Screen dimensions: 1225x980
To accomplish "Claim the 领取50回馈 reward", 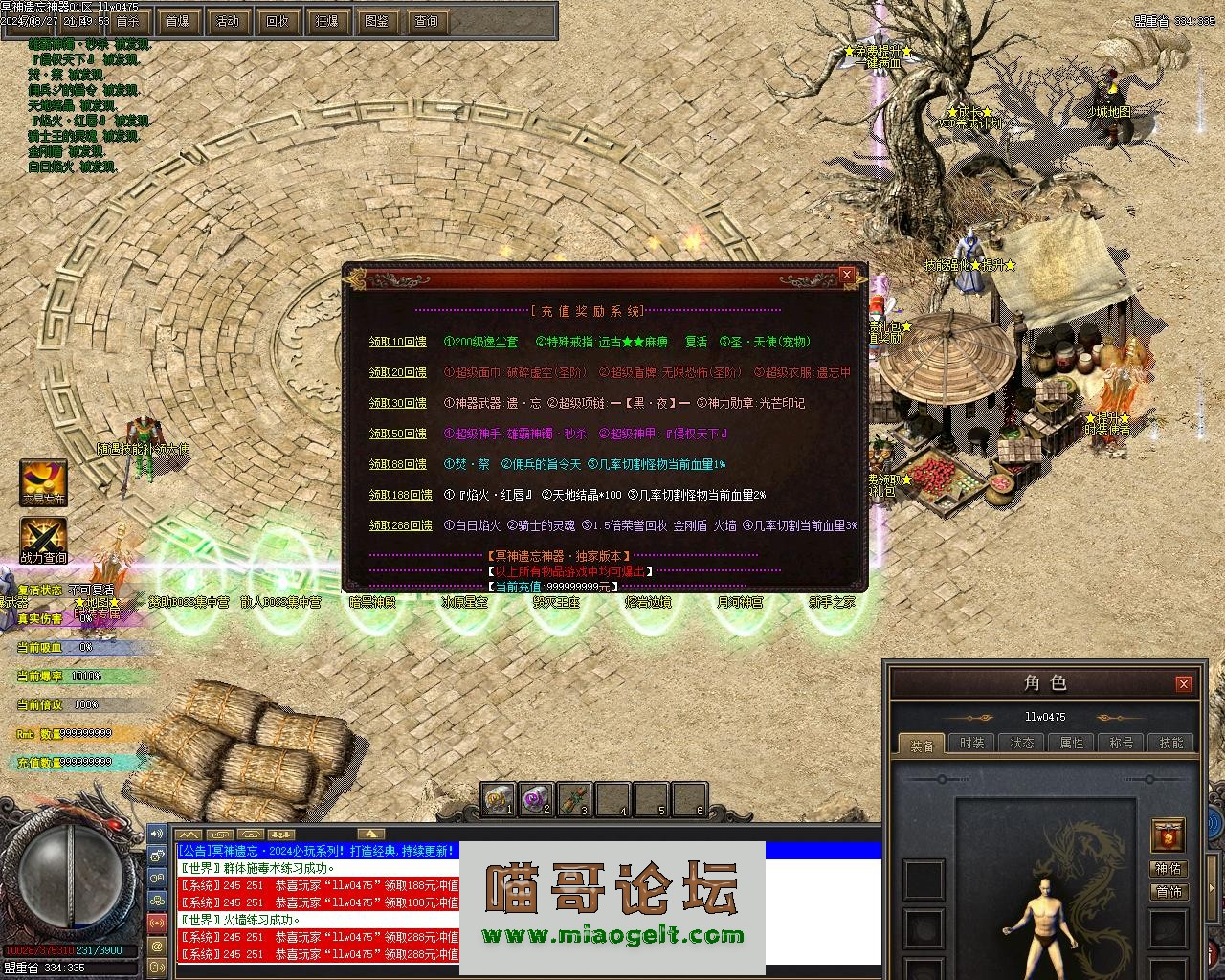I will (397, 434).
